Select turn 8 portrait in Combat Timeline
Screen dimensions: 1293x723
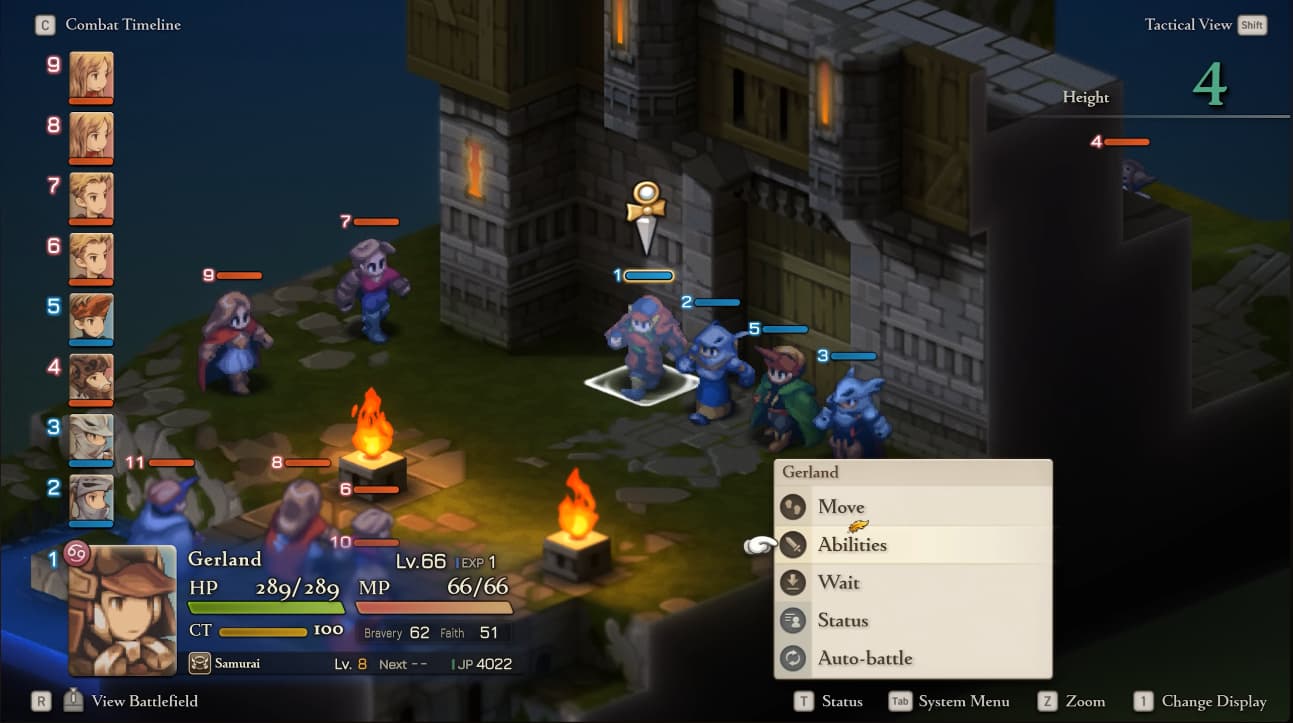click(x=91, y=135)
